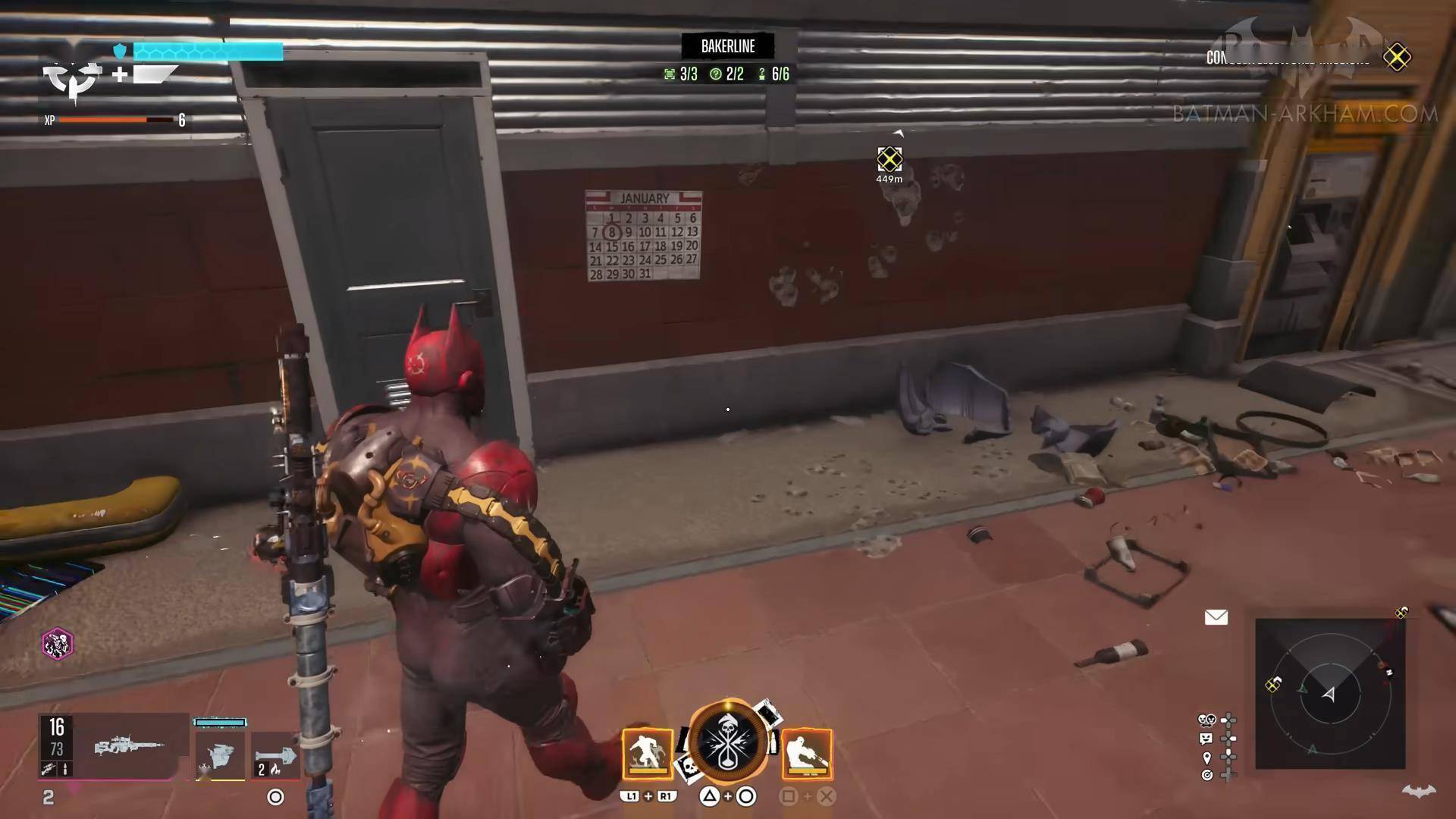The image size is (1456, 819).
Task: Use the right shooting stance ability
Action: click(x=807, y=754)
